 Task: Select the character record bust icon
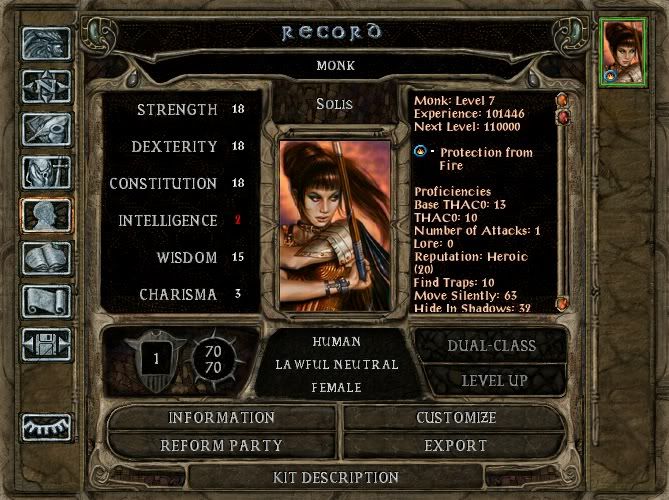tap(46, 215)
